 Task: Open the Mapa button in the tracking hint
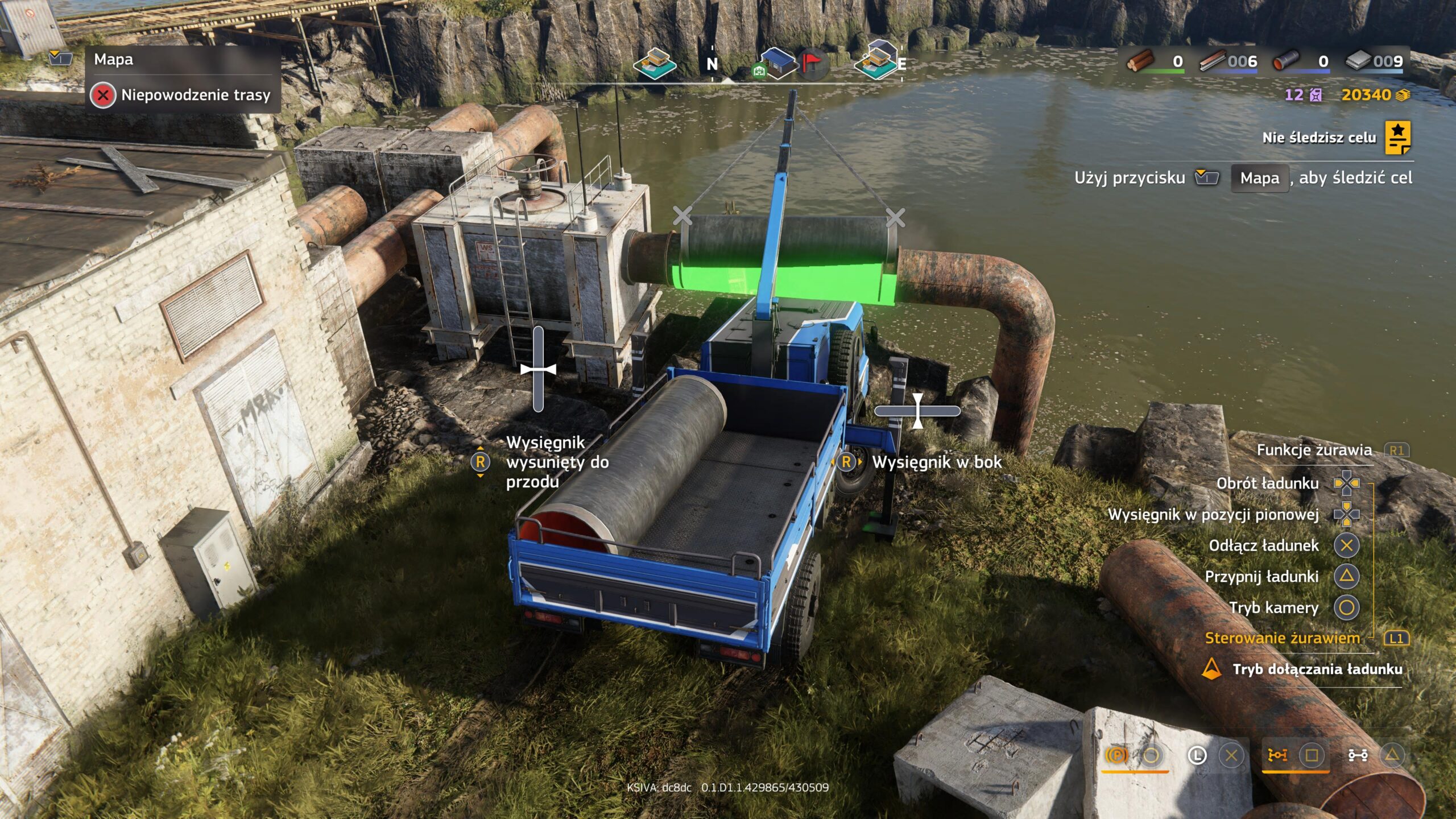coord(1259,178)
